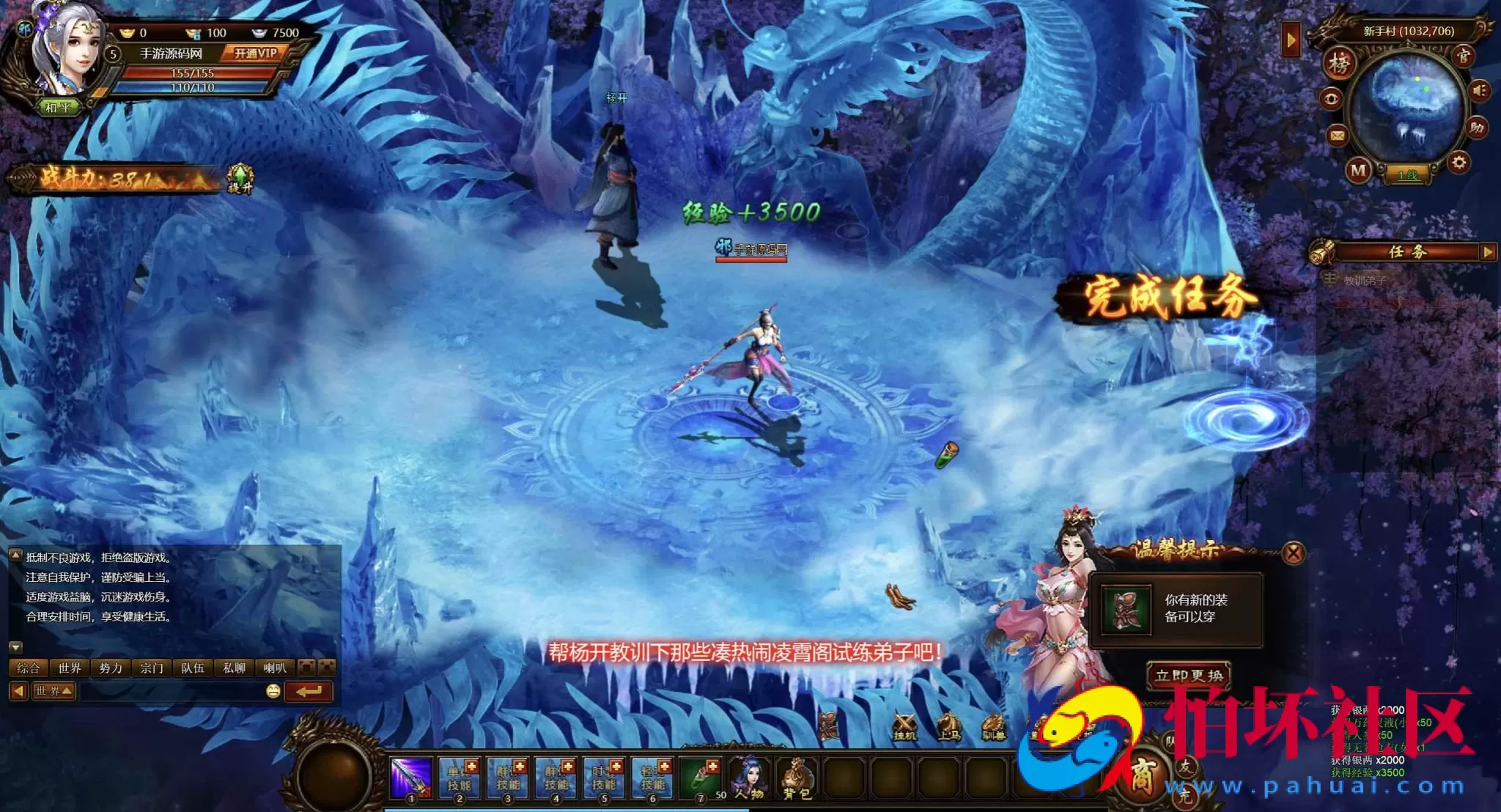Switch to the 世界 chat tab
The image size is (1501, 812).
tap(70, 668)
